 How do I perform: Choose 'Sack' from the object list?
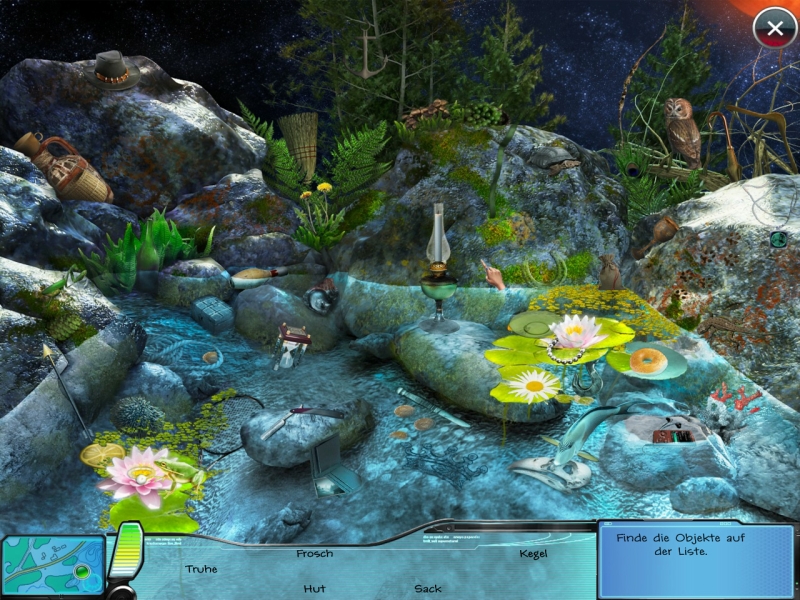(x=428, y=588)
